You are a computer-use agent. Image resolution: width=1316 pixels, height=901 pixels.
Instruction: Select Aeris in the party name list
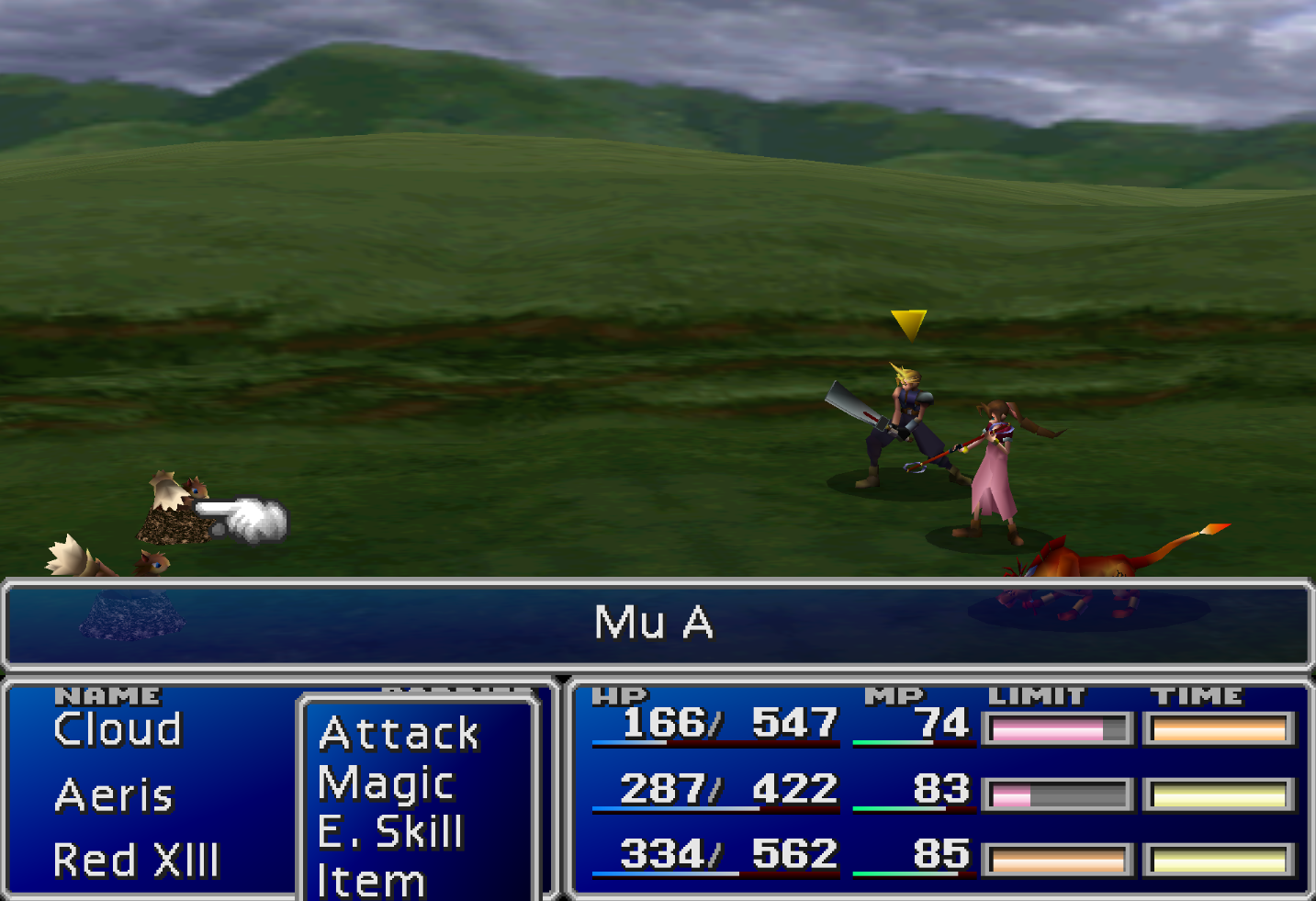click(x=111, y=794)
